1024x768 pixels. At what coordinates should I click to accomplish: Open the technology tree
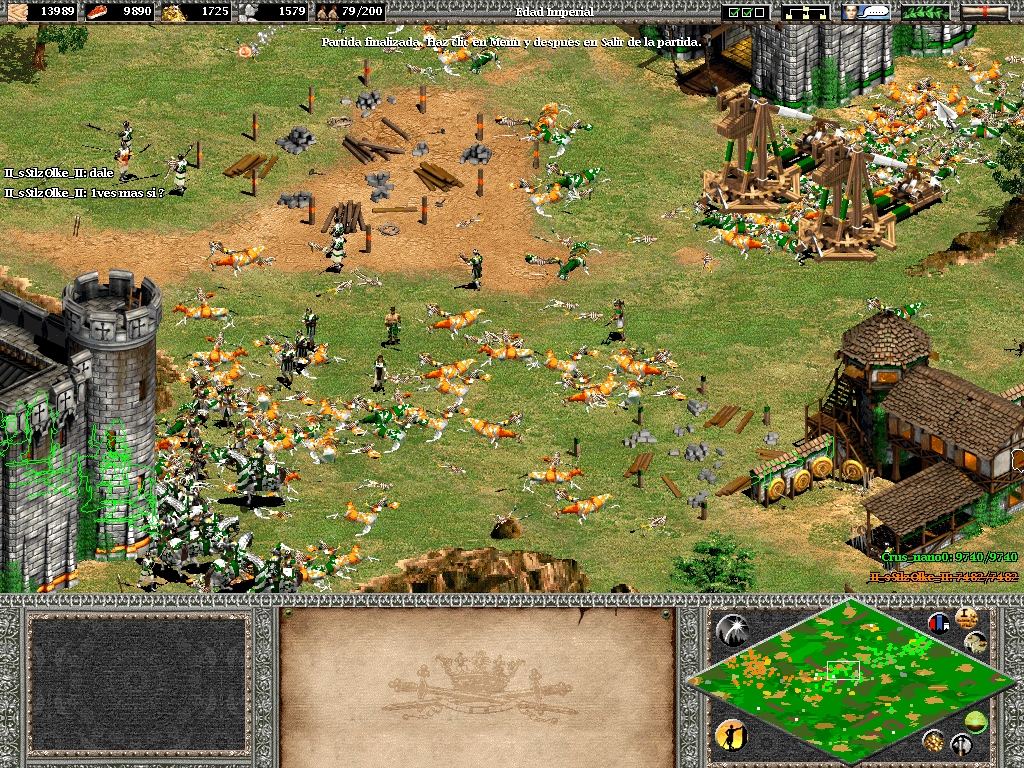pos(806,12)
